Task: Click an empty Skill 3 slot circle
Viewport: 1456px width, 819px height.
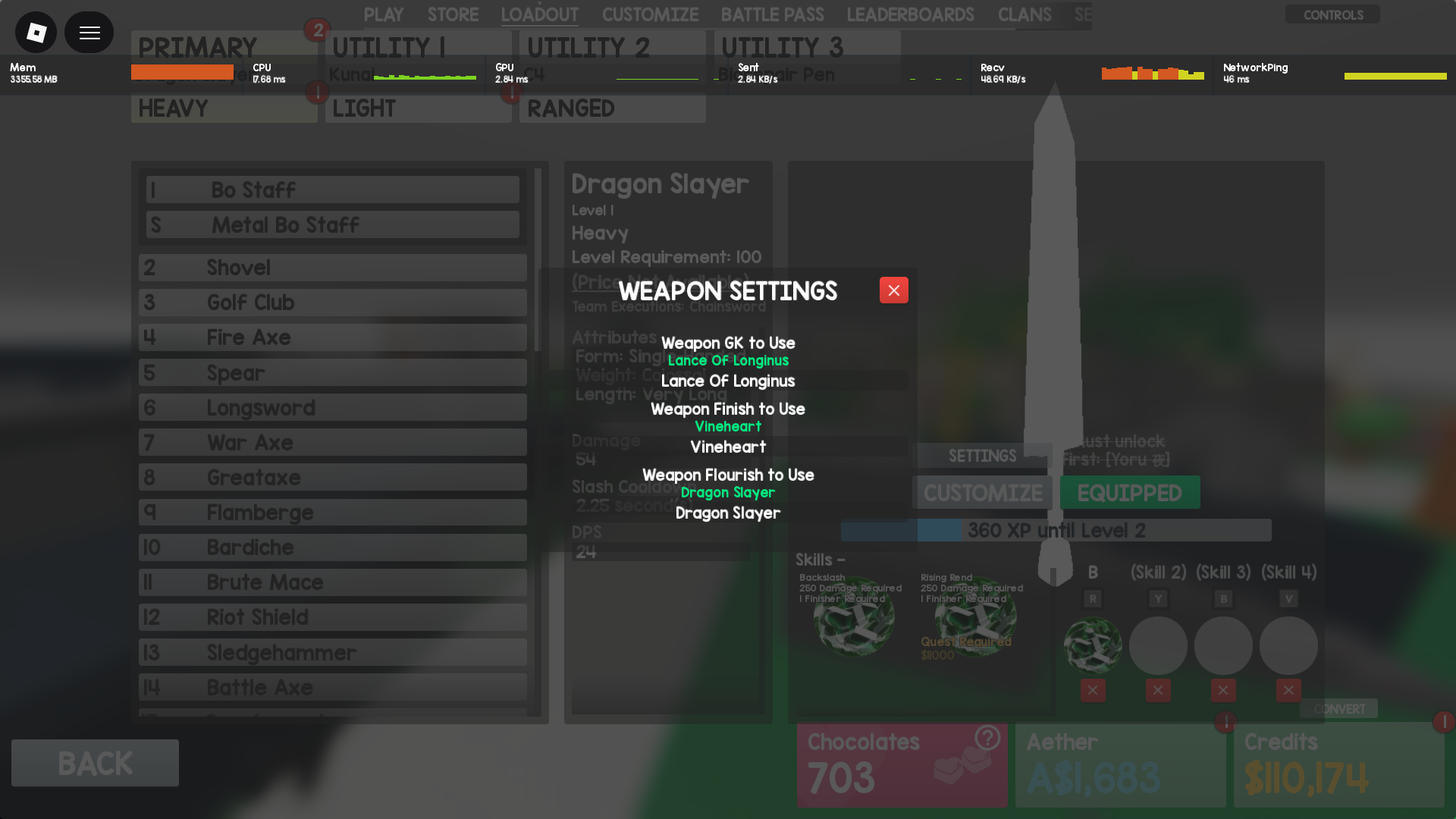Action: point(1222,645)
